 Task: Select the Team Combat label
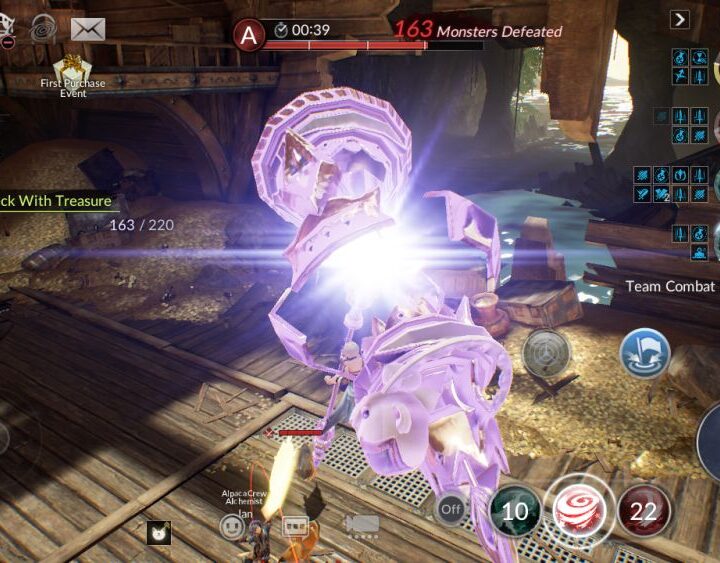coord(670,286)
